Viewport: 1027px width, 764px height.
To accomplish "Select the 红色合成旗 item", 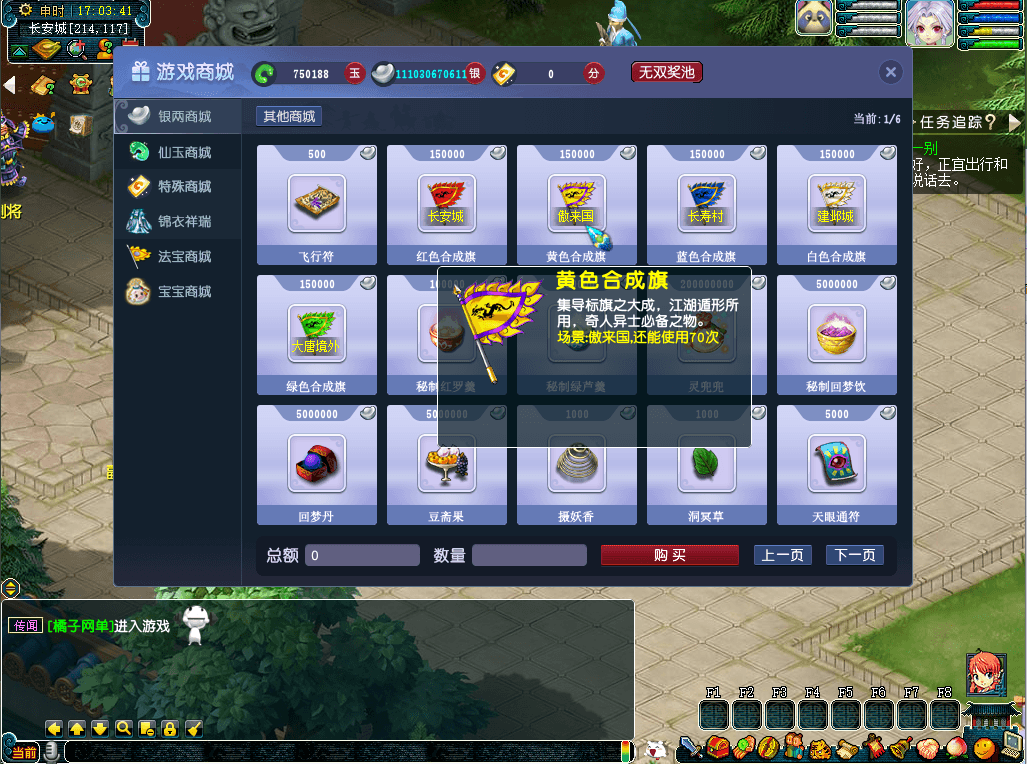I will (446, 203).
